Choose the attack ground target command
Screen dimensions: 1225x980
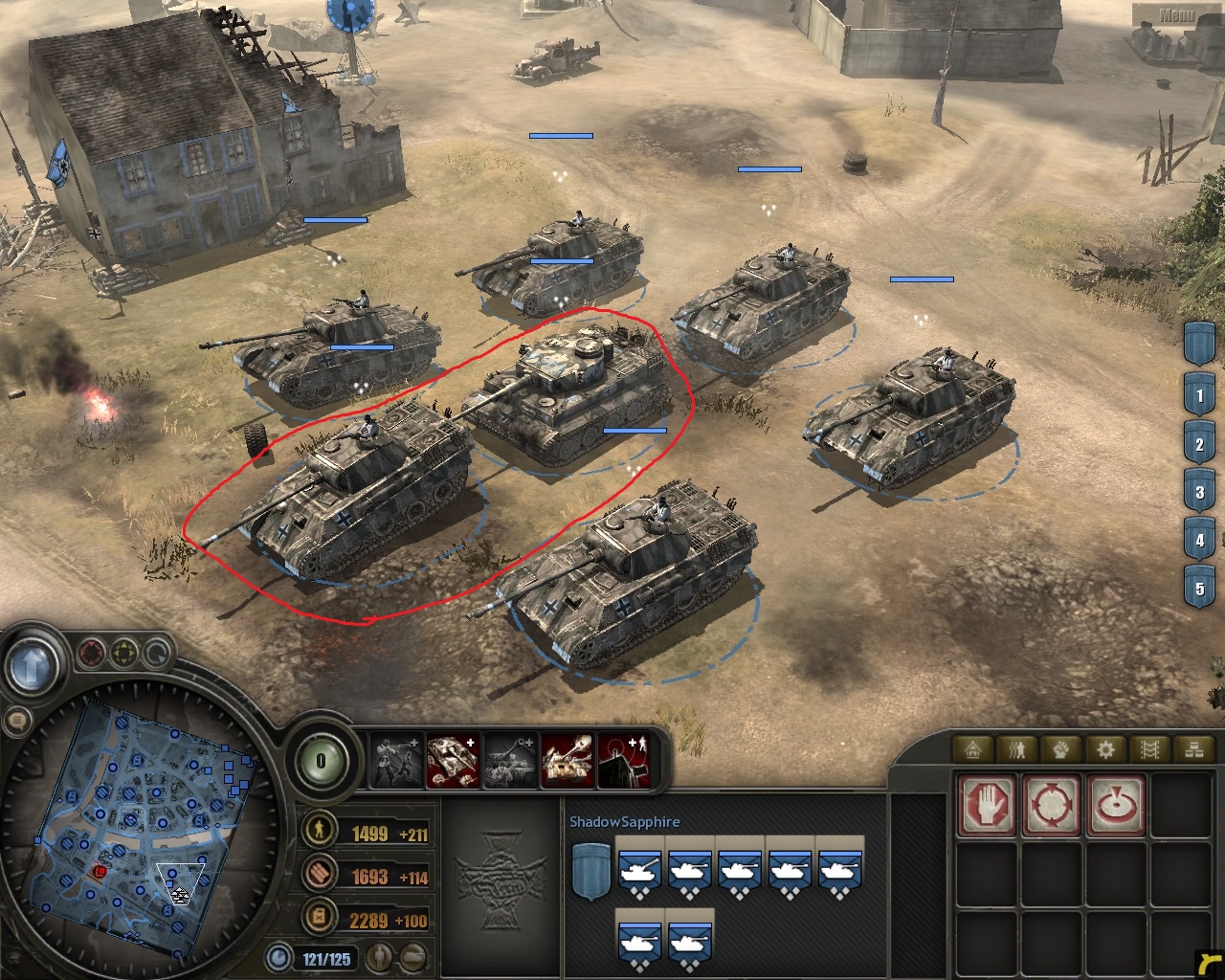click(x=1116, y=805)
